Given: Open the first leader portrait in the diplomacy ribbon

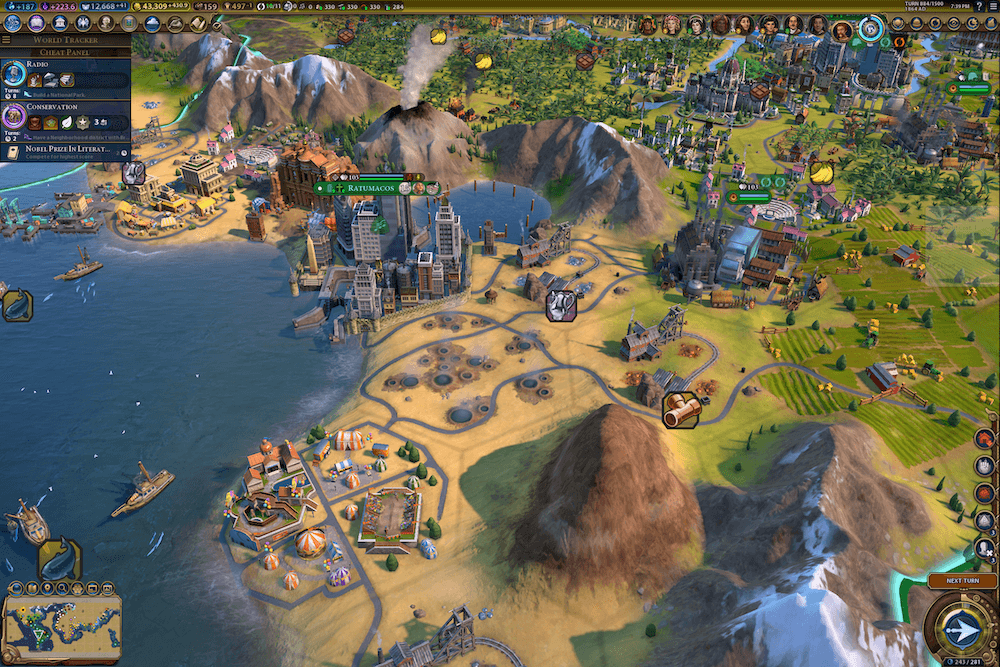Looking at the screenshot, I should tap(646, 25).
